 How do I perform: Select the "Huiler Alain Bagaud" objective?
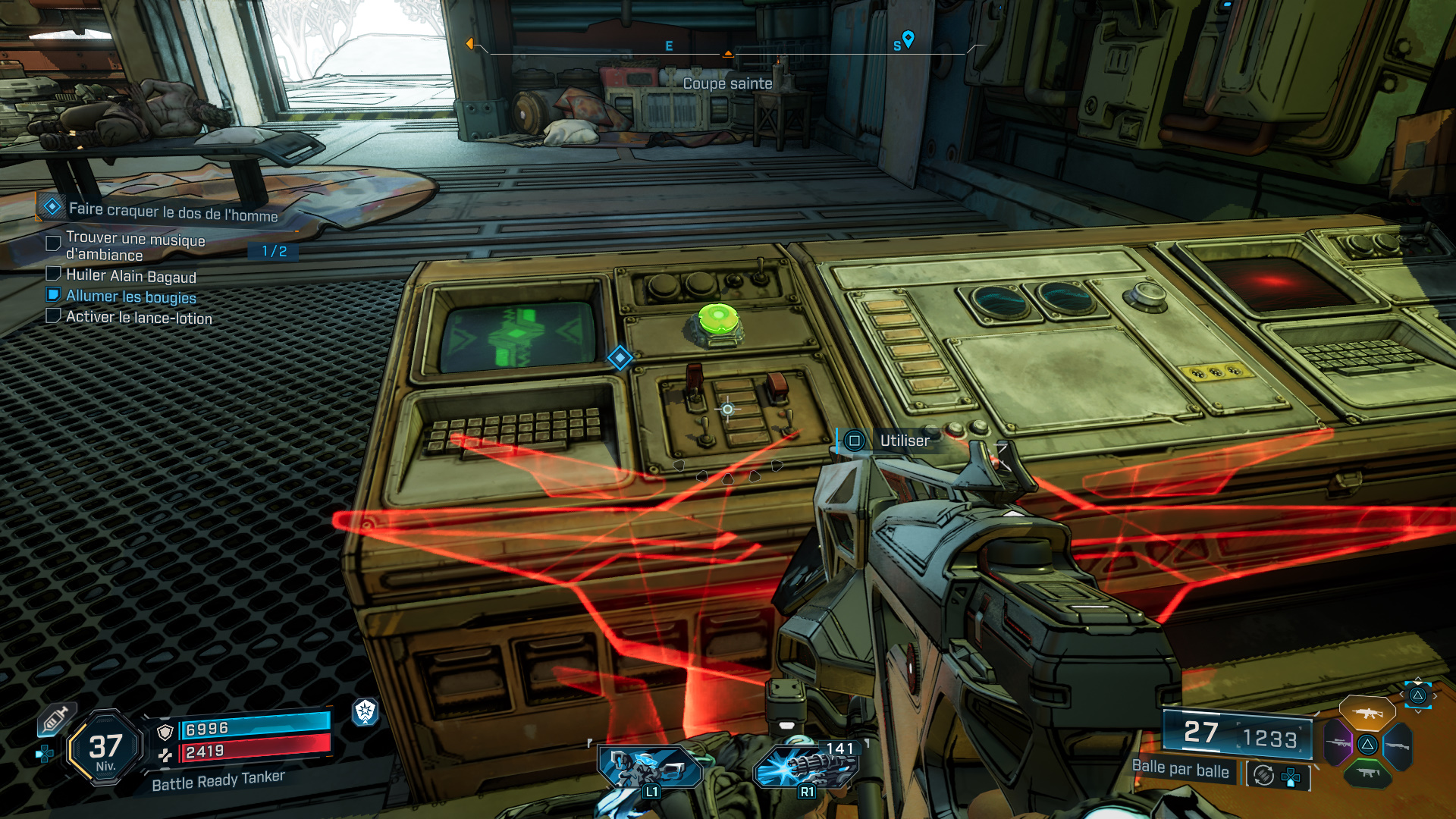(130, 276)
